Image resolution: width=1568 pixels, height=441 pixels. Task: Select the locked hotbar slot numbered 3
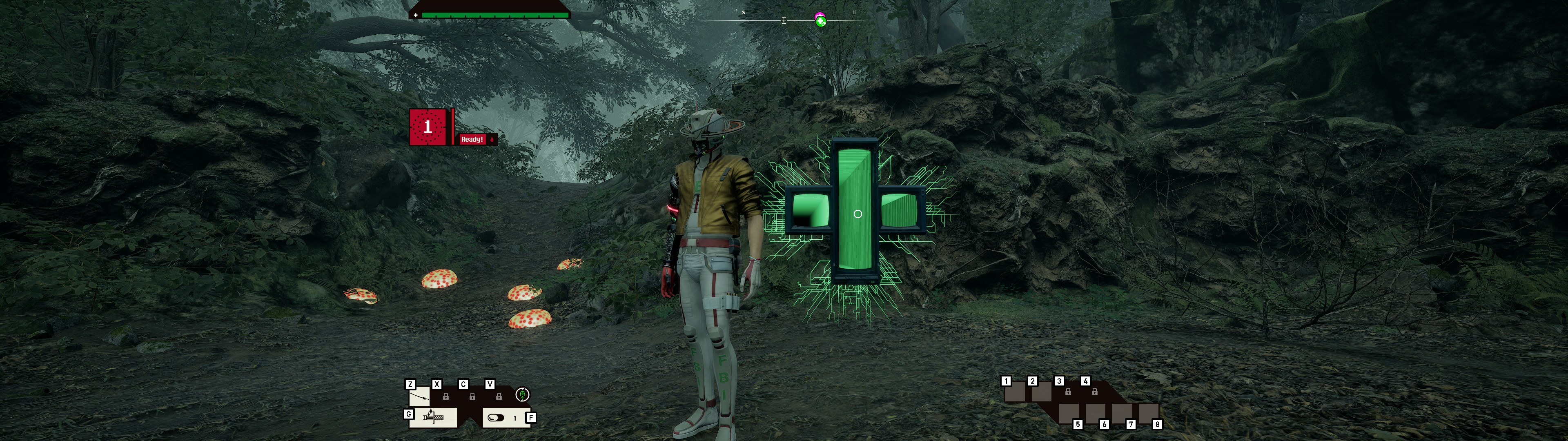pos(1068,392)
